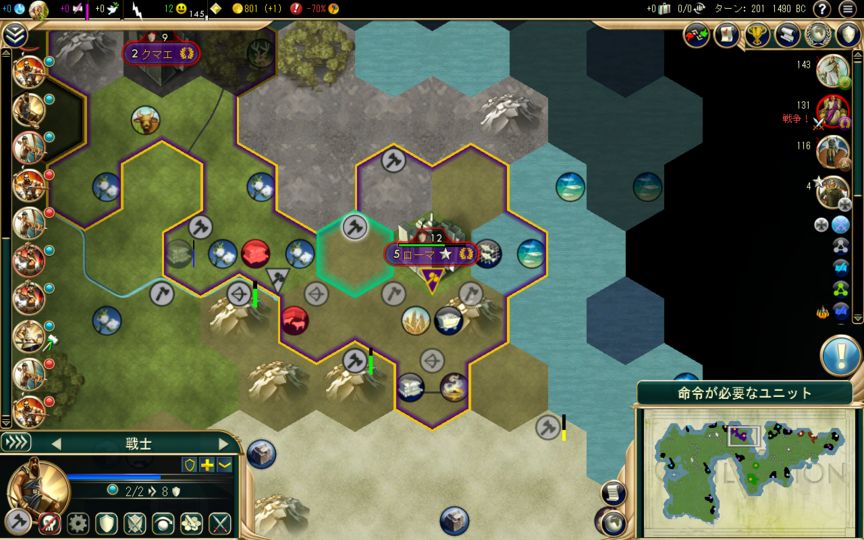Open the red and green arrows overview

tap(696, 35)
